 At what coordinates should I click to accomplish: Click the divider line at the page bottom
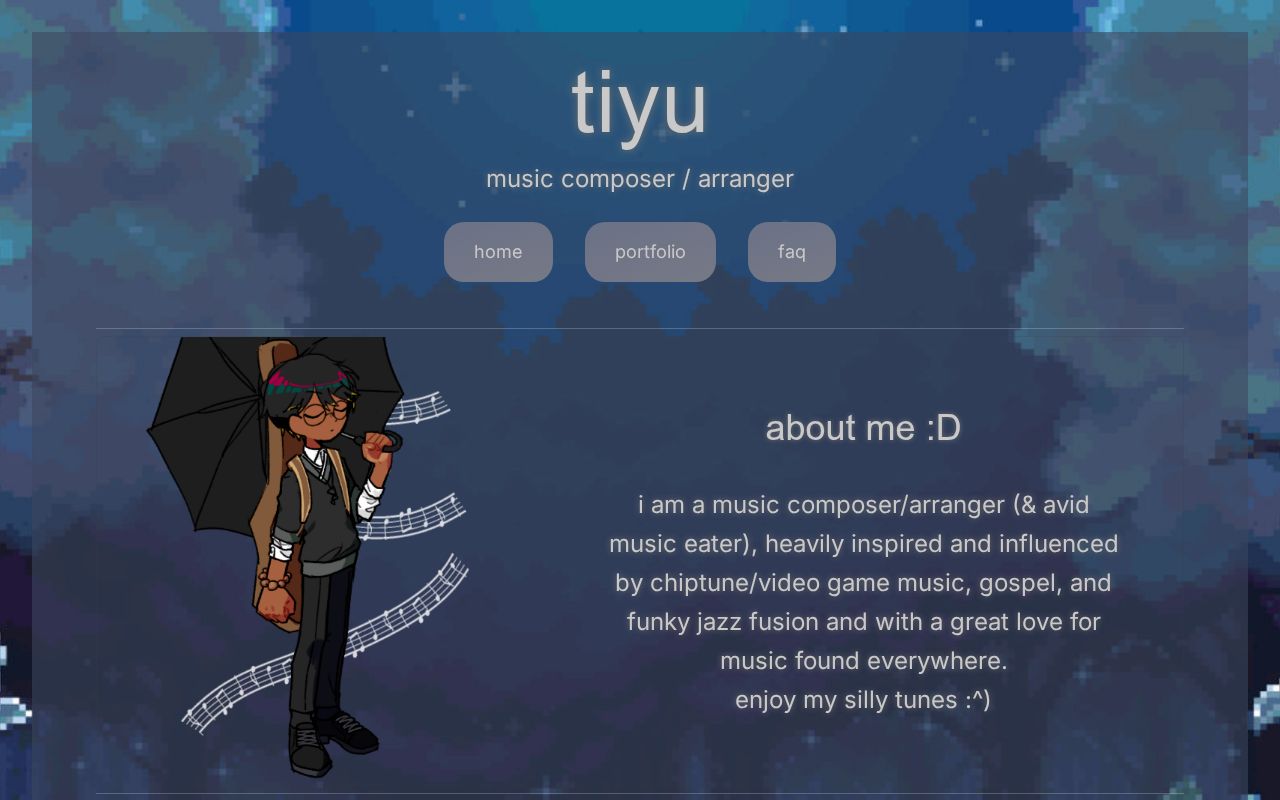(x=640, y=795)
